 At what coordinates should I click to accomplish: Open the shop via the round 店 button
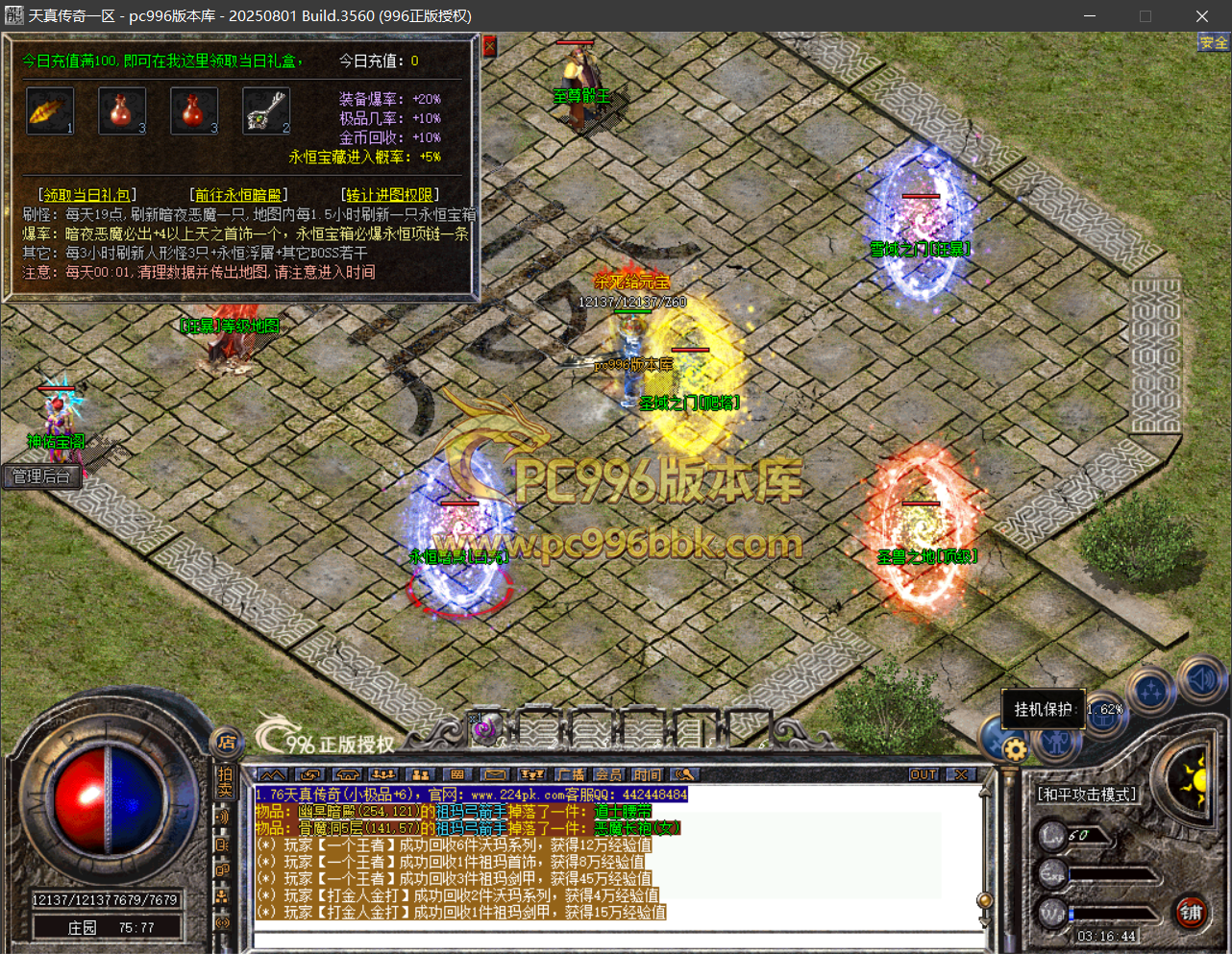226,742
